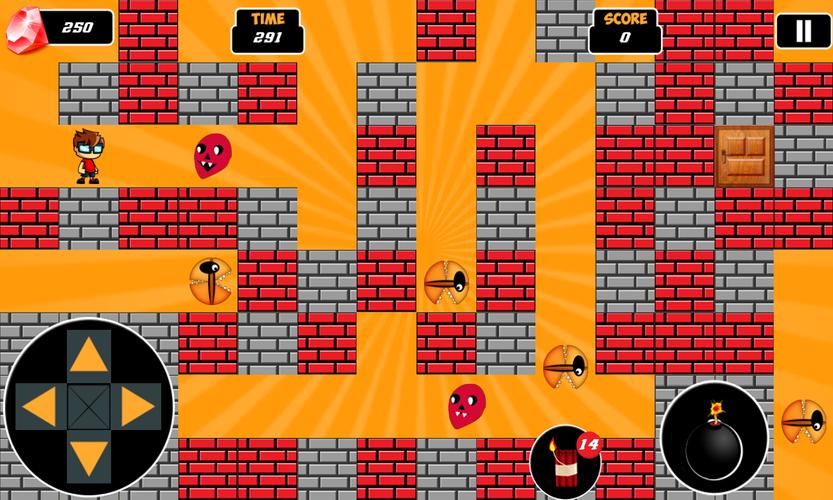Drop a bomb with the bomb button
The height and width of the screenshot is (500, 833).
click(714, 437)
